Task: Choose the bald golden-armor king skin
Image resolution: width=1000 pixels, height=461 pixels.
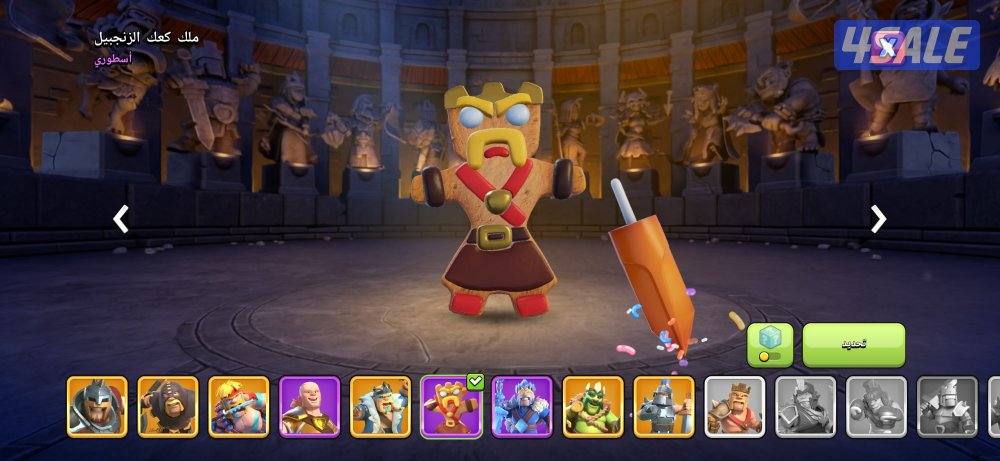Action: [310, 407]
